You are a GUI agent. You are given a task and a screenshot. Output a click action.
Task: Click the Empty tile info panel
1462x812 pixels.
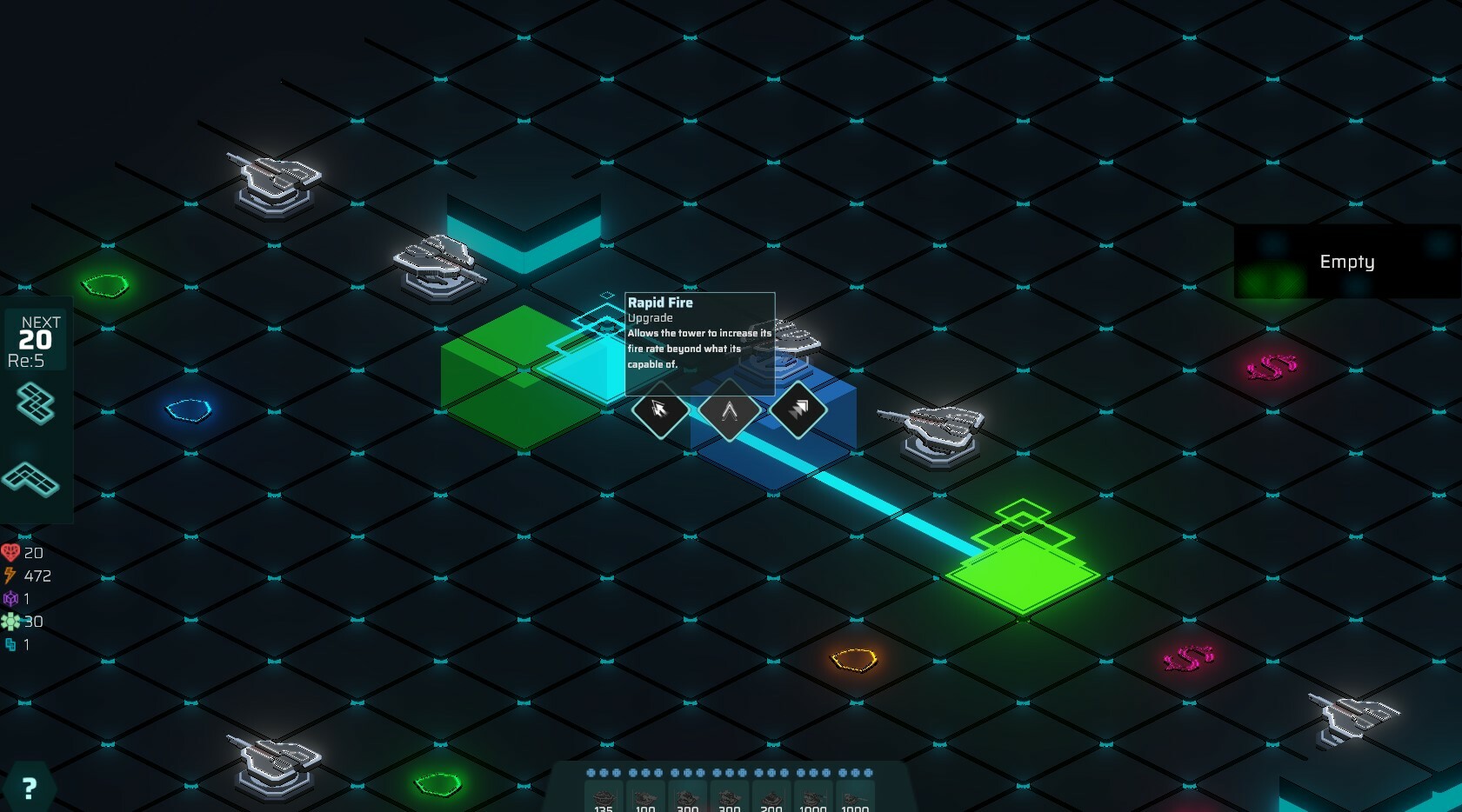pyautogui.click(x=1347, y=261)
